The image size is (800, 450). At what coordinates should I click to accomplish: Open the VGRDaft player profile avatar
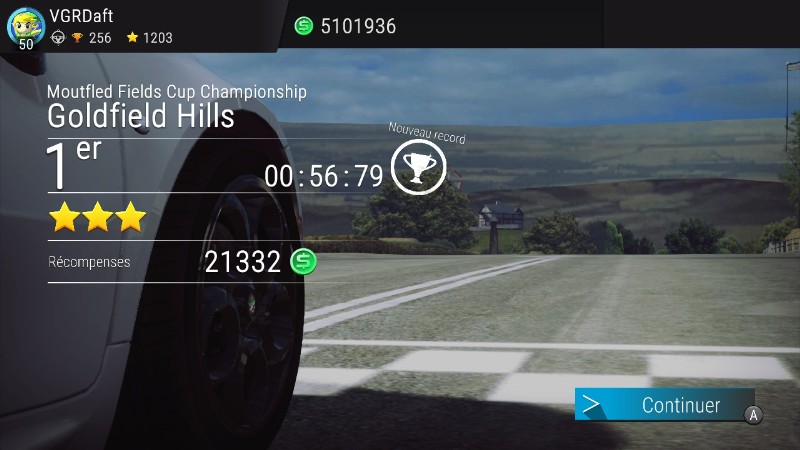25,26
